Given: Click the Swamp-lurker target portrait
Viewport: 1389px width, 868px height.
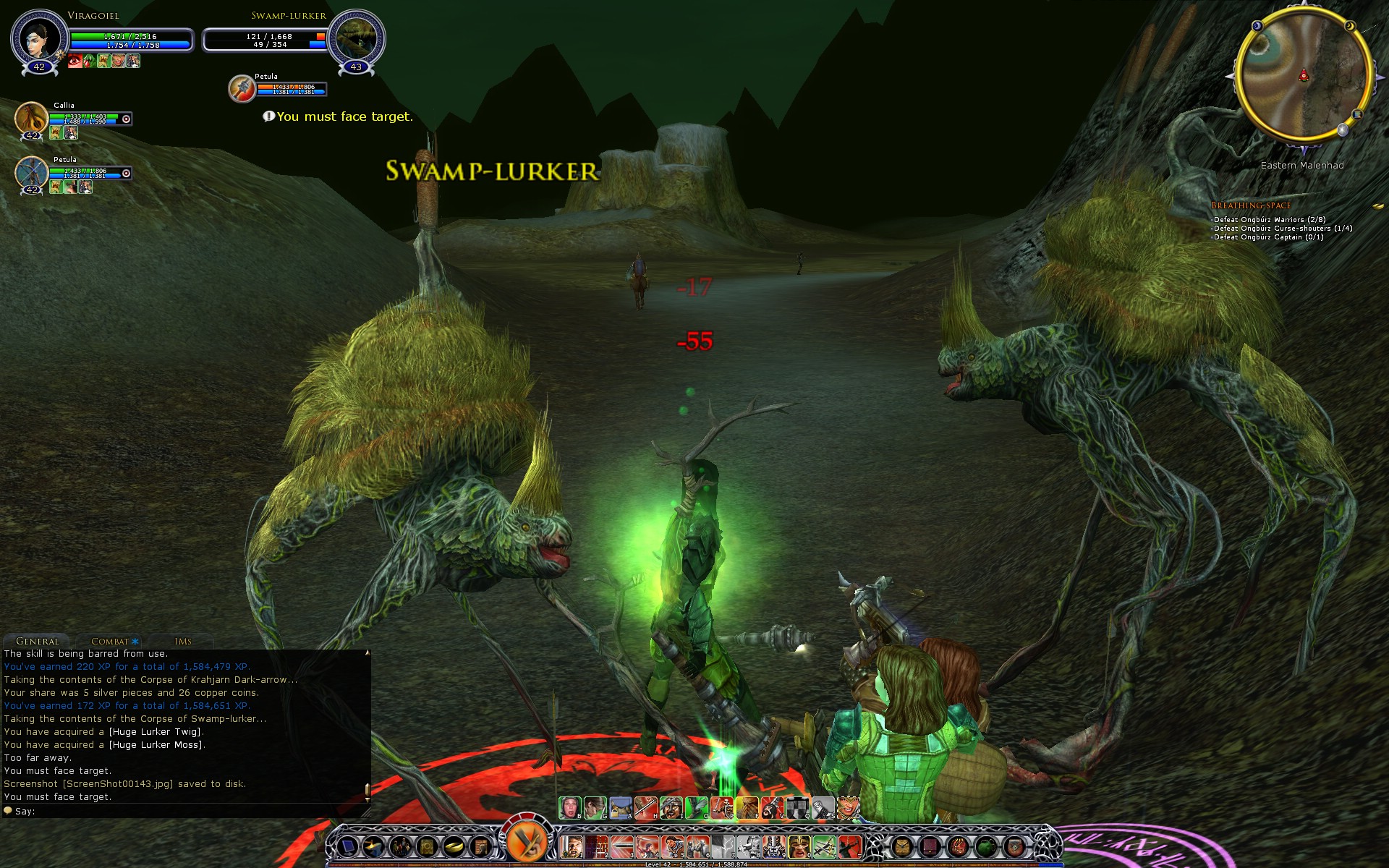Looking at the screenshot, I should point(356,38).
